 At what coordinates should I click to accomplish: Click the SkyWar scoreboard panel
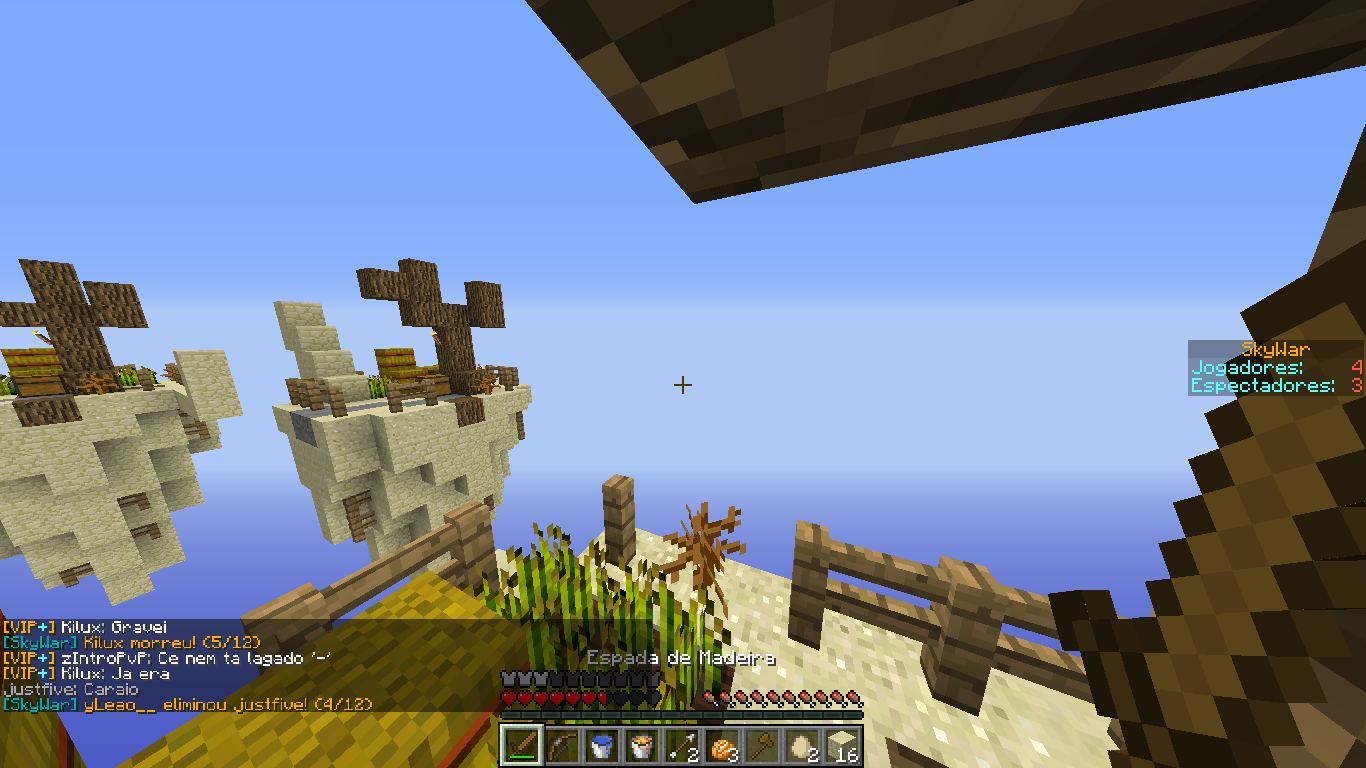[1275, 368]
